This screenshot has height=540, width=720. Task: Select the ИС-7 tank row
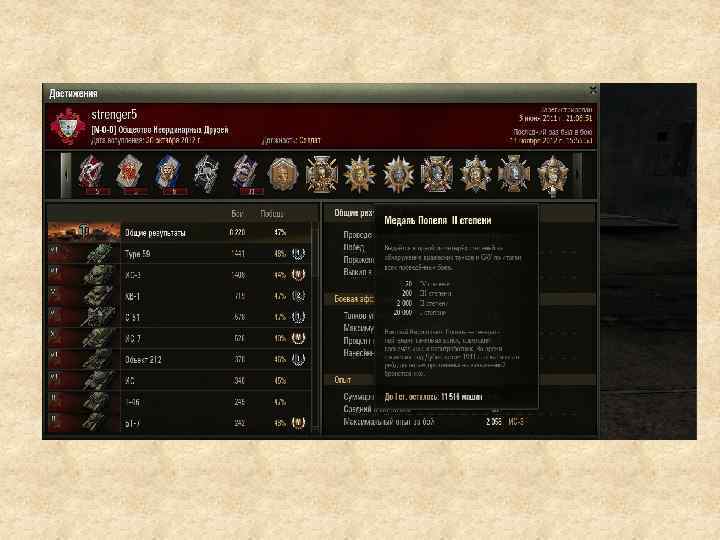coord(180,338)
